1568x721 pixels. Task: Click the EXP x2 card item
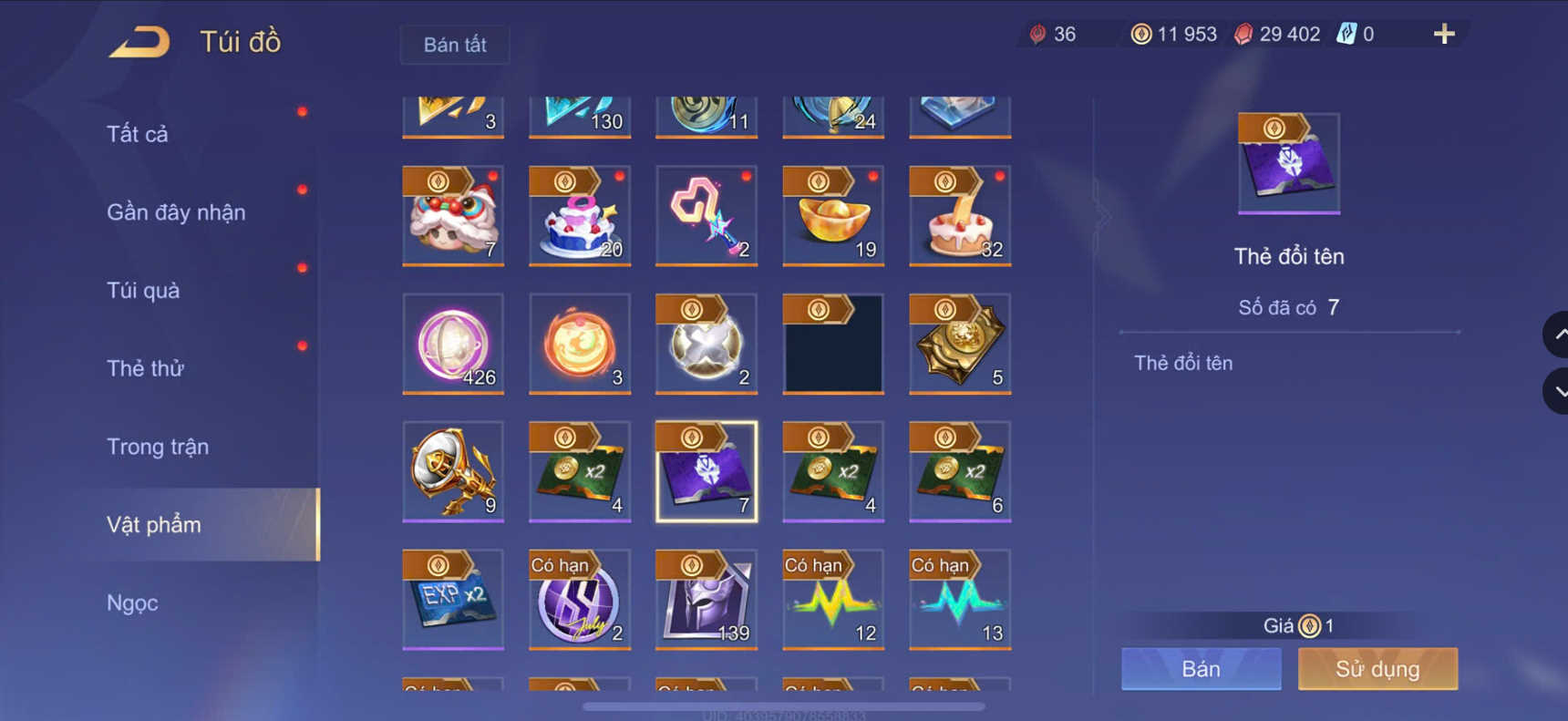[x=453, y=599]
